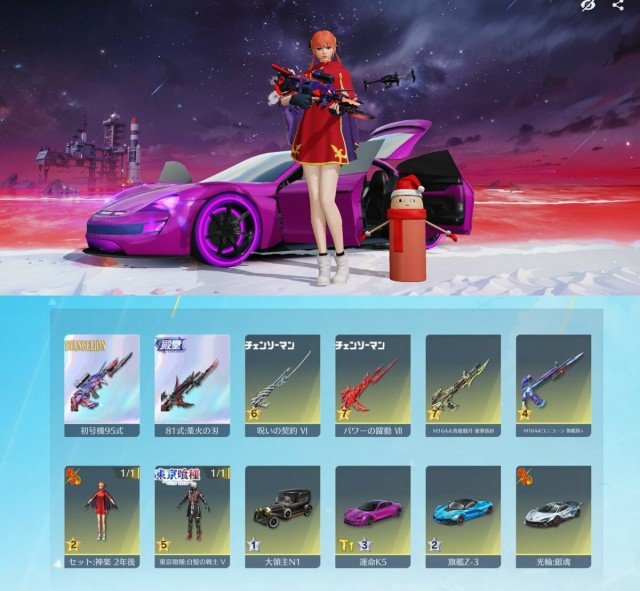640x591 pixels.
Task: Toggle the hide-interface eye icon
Action: click(588, 6)
